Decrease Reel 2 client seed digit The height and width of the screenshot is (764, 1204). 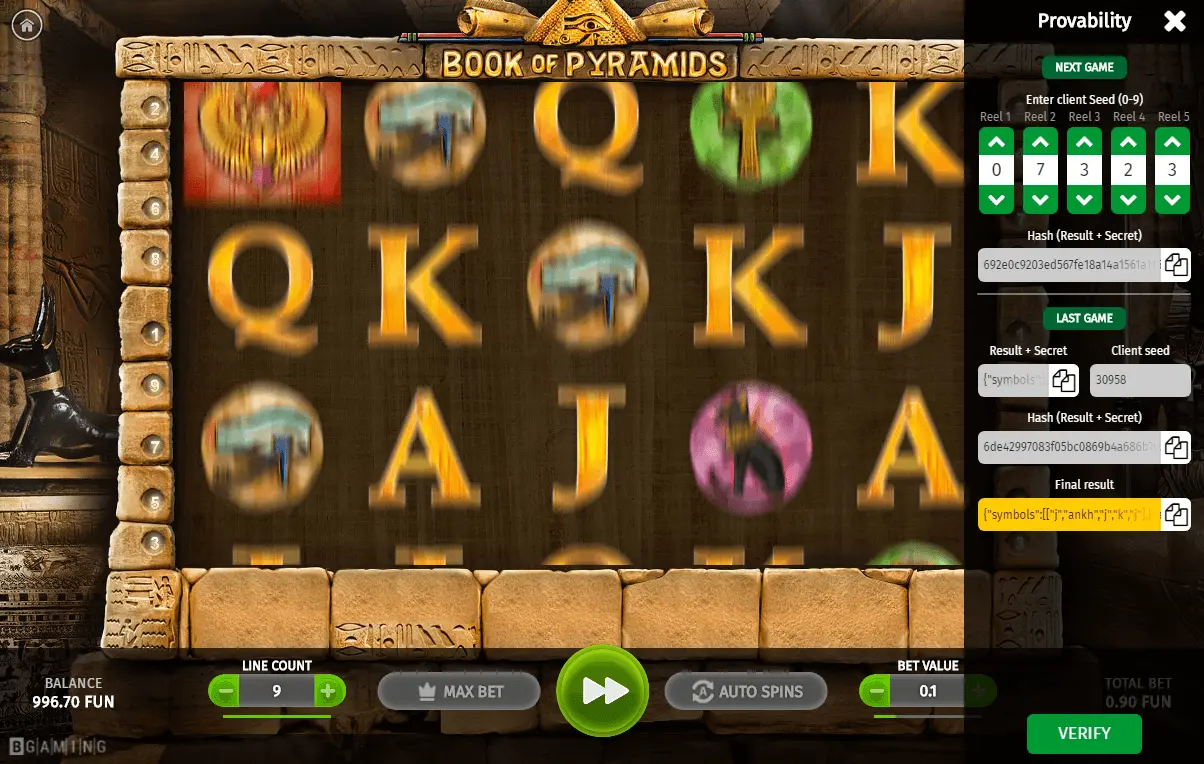(x=1040, y=200)
